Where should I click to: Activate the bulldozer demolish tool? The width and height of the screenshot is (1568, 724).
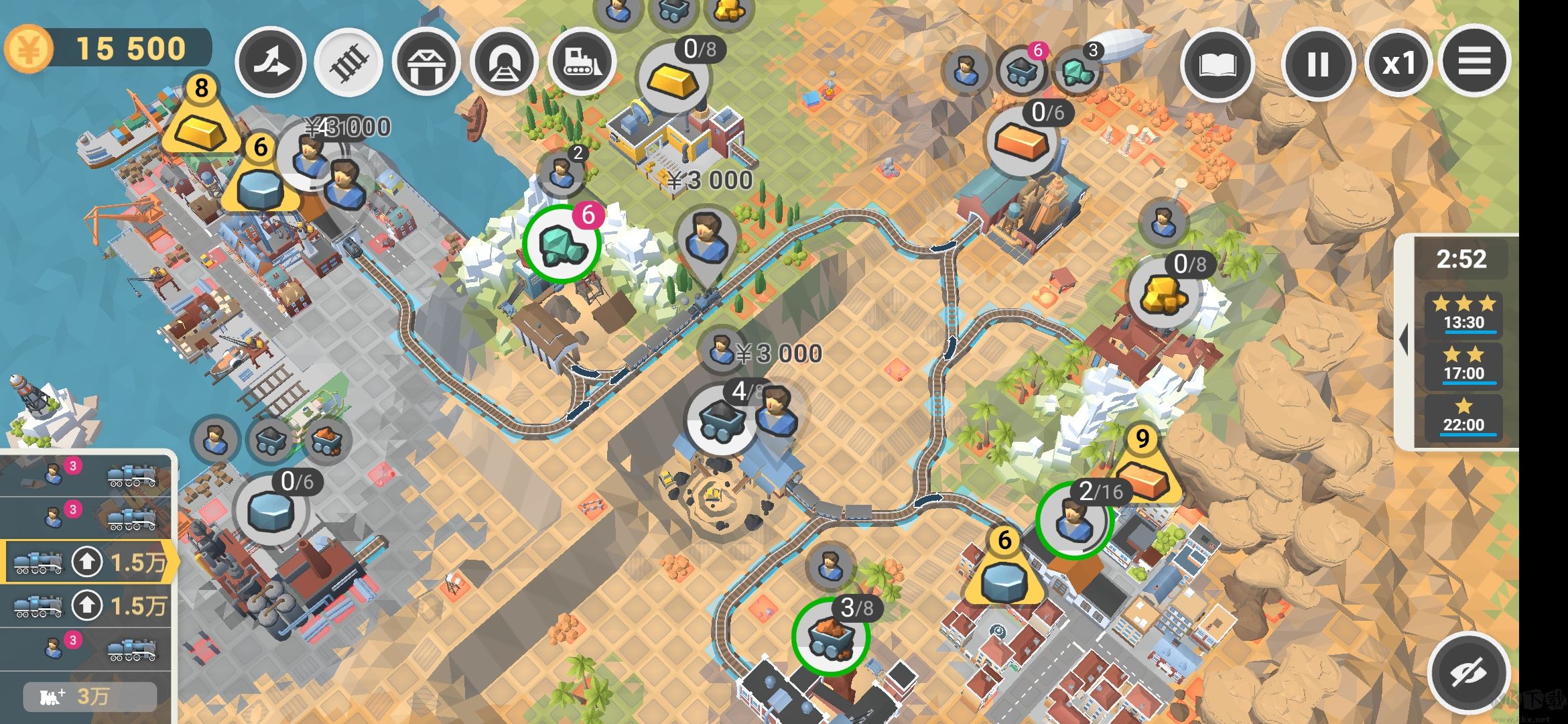(582, 62)
